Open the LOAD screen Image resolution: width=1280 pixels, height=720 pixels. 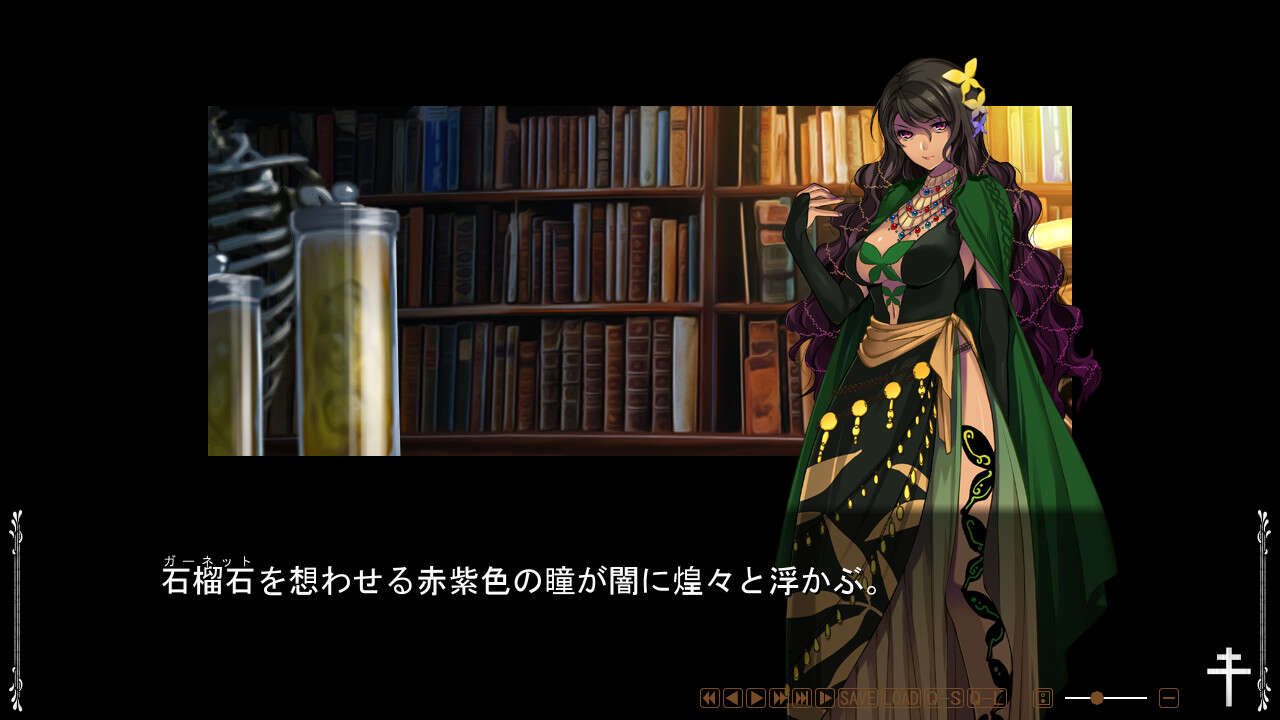(x=901, y=694)
